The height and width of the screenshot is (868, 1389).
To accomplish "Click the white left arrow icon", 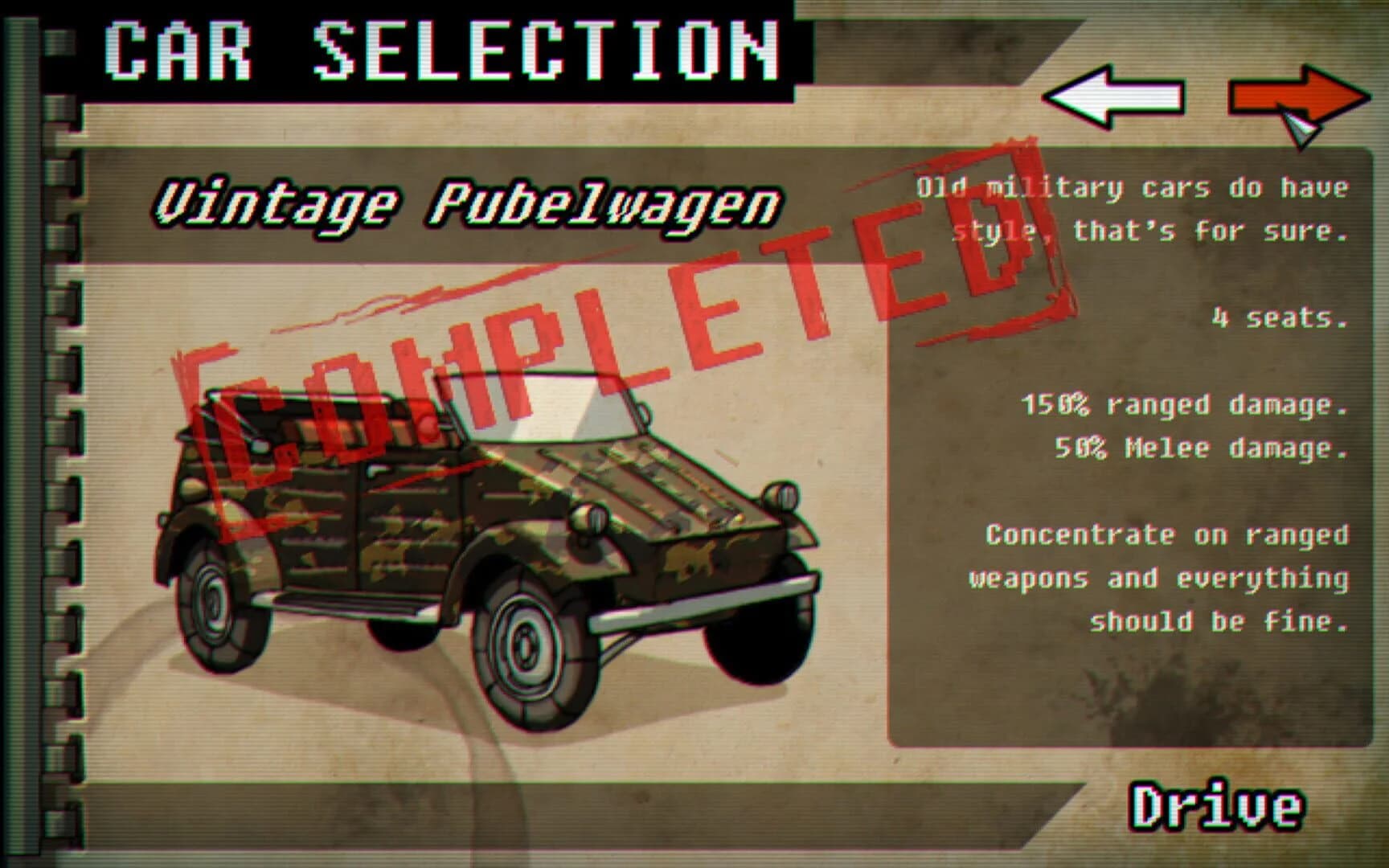I will click(1114, 96).
